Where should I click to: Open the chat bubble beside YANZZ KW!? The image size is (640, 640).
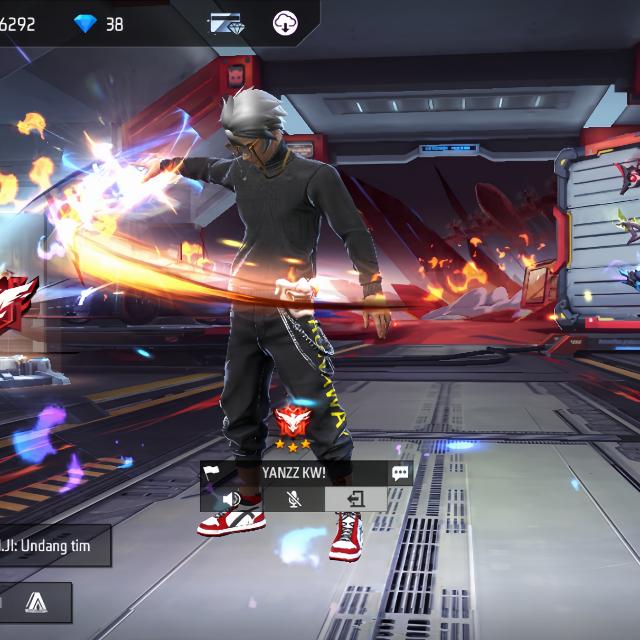click(x=400, y=473)
